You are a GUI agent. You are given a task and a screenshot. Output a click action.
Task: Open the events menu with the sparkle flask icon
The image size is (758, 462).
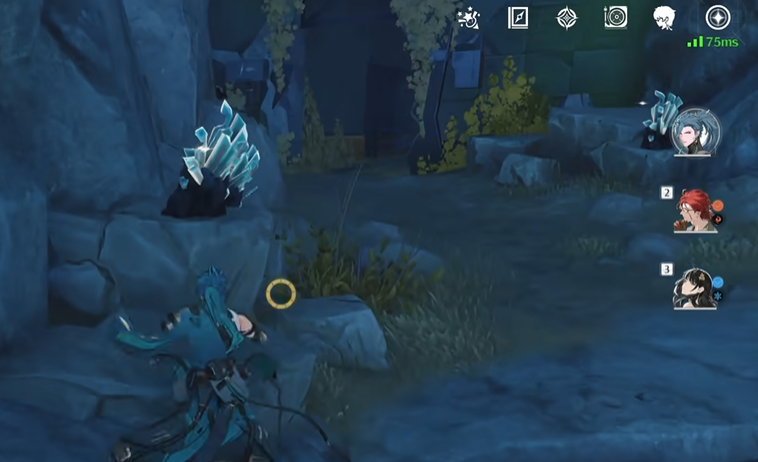468,17
